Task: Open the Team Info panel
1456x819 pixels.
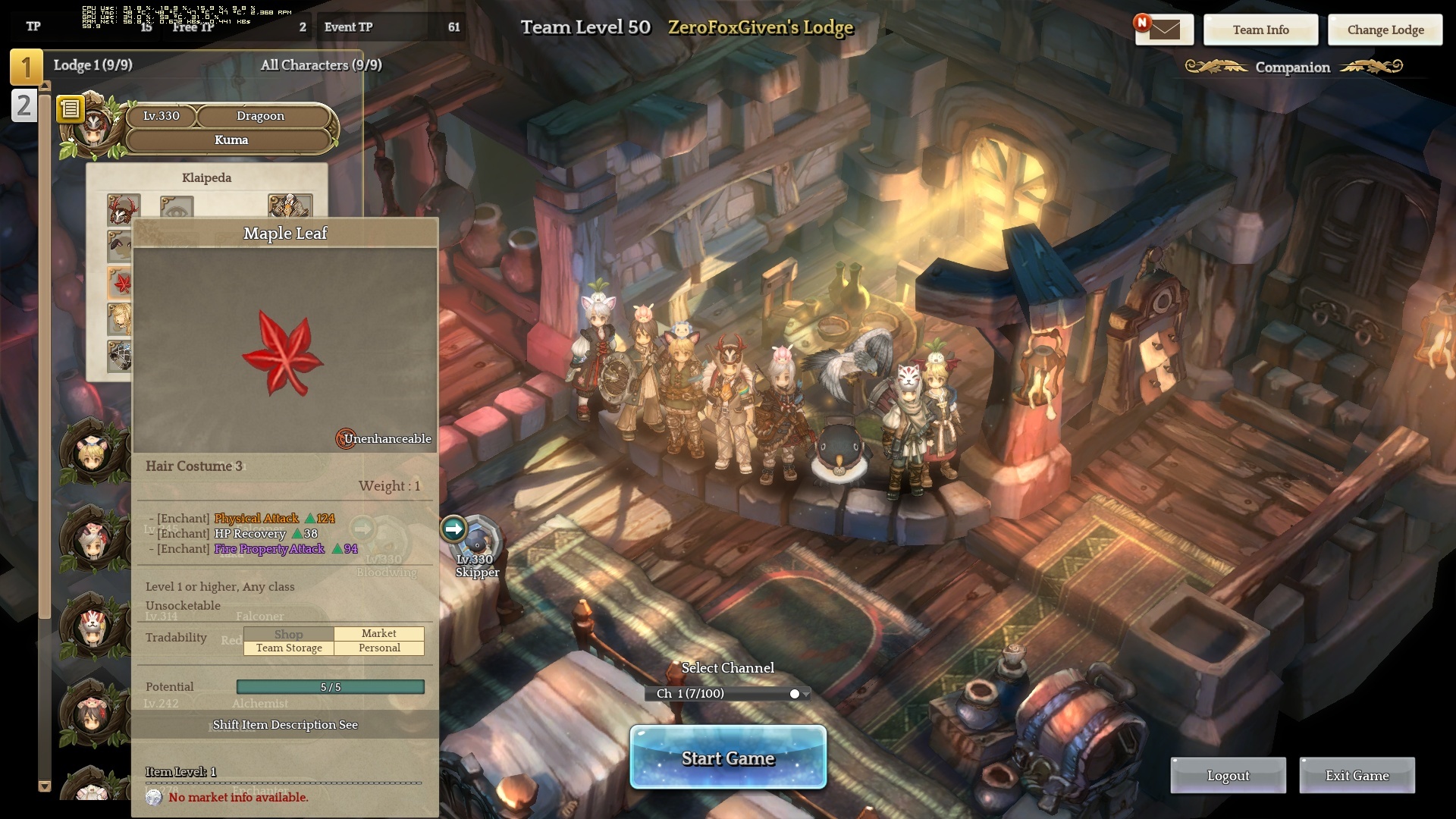Action: (1260, 30)
